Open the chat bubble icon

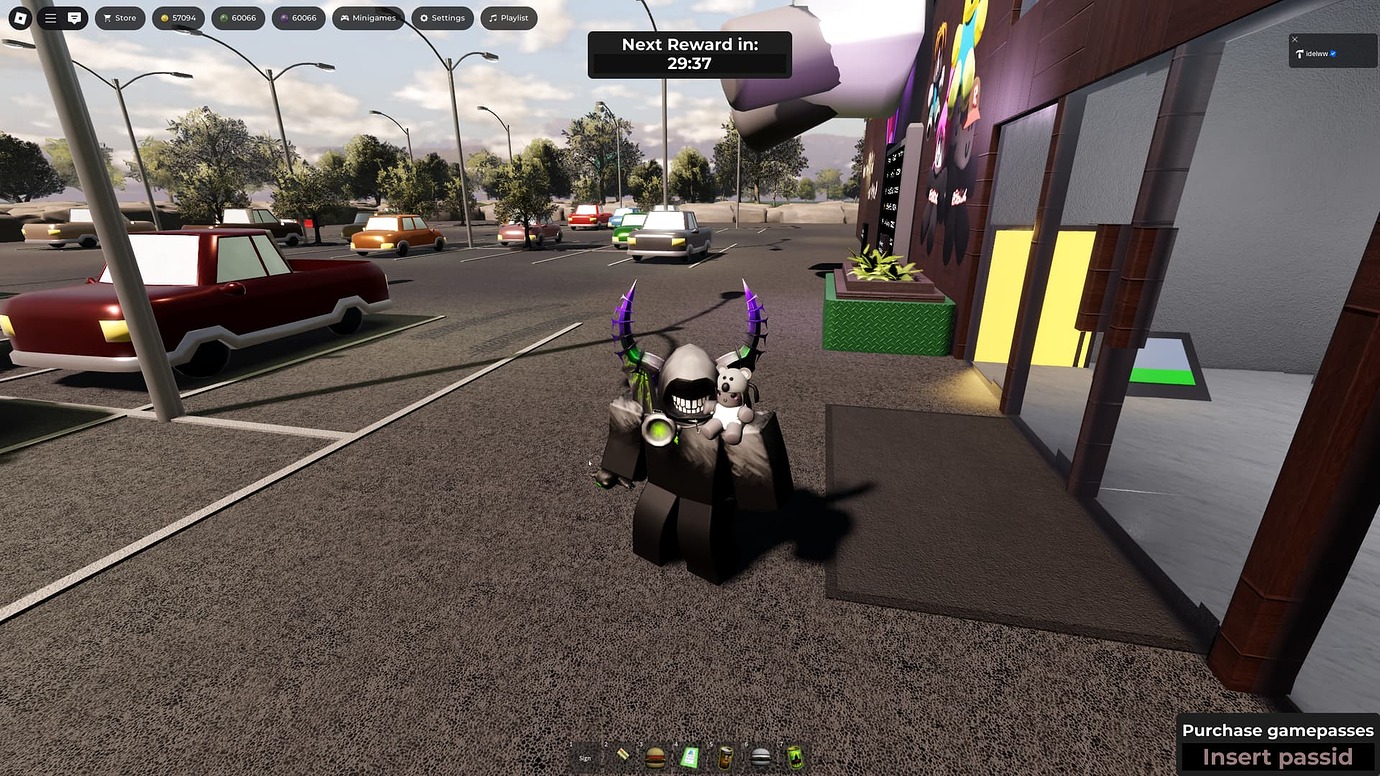(72, 17)
